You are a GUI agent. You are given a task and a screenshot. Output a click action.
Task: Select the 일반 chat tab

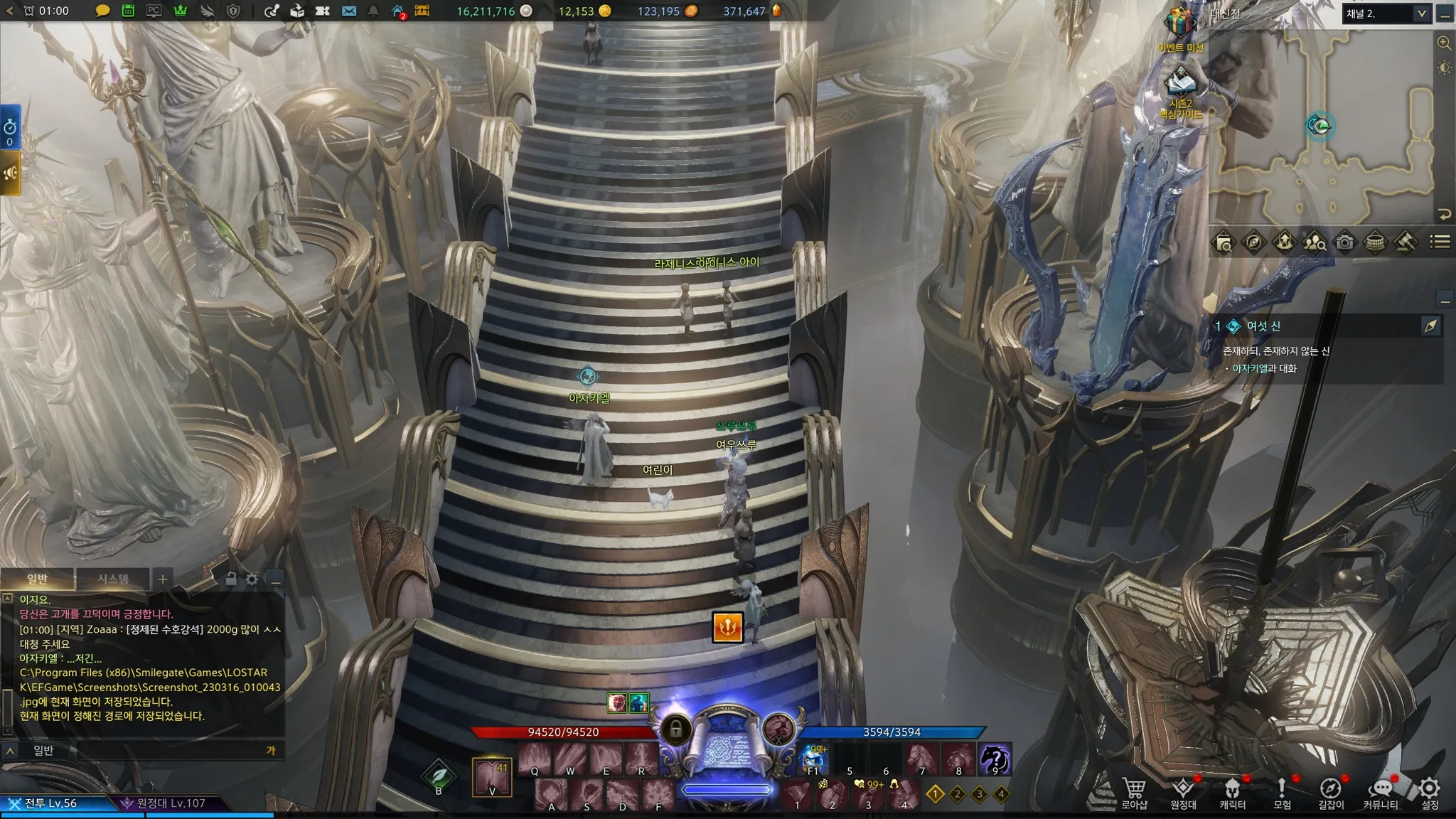point(37,579)
